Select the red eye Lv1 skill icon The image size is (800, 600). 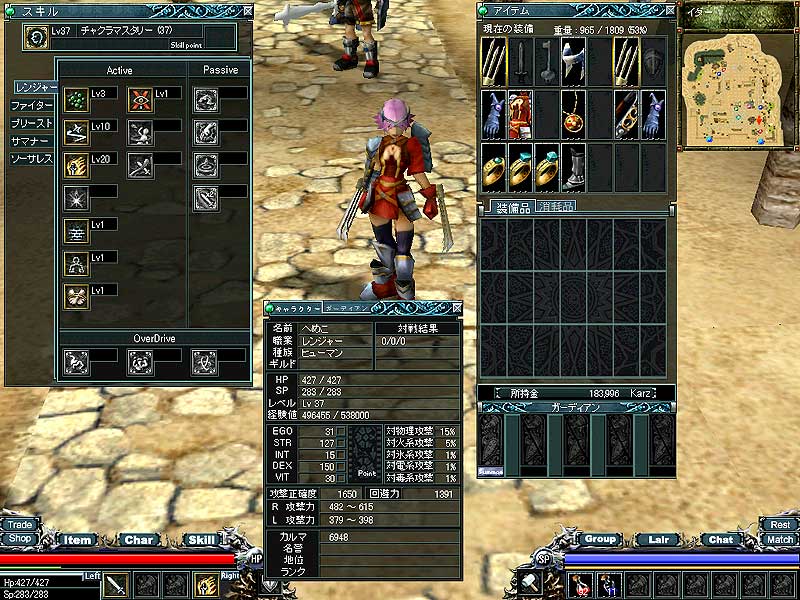pos(141,100)
